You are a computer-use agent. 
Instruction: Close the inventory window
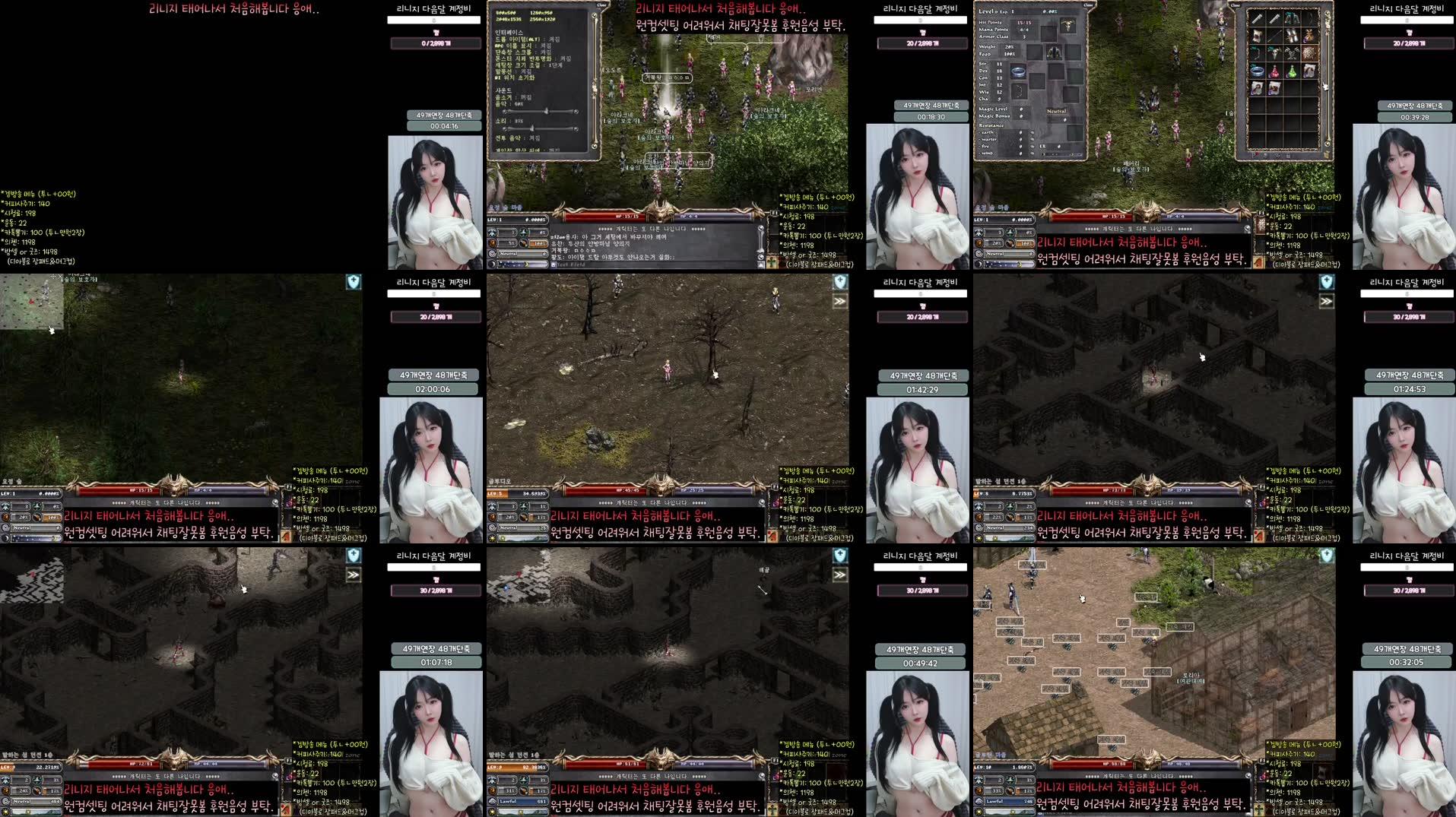1236,5
